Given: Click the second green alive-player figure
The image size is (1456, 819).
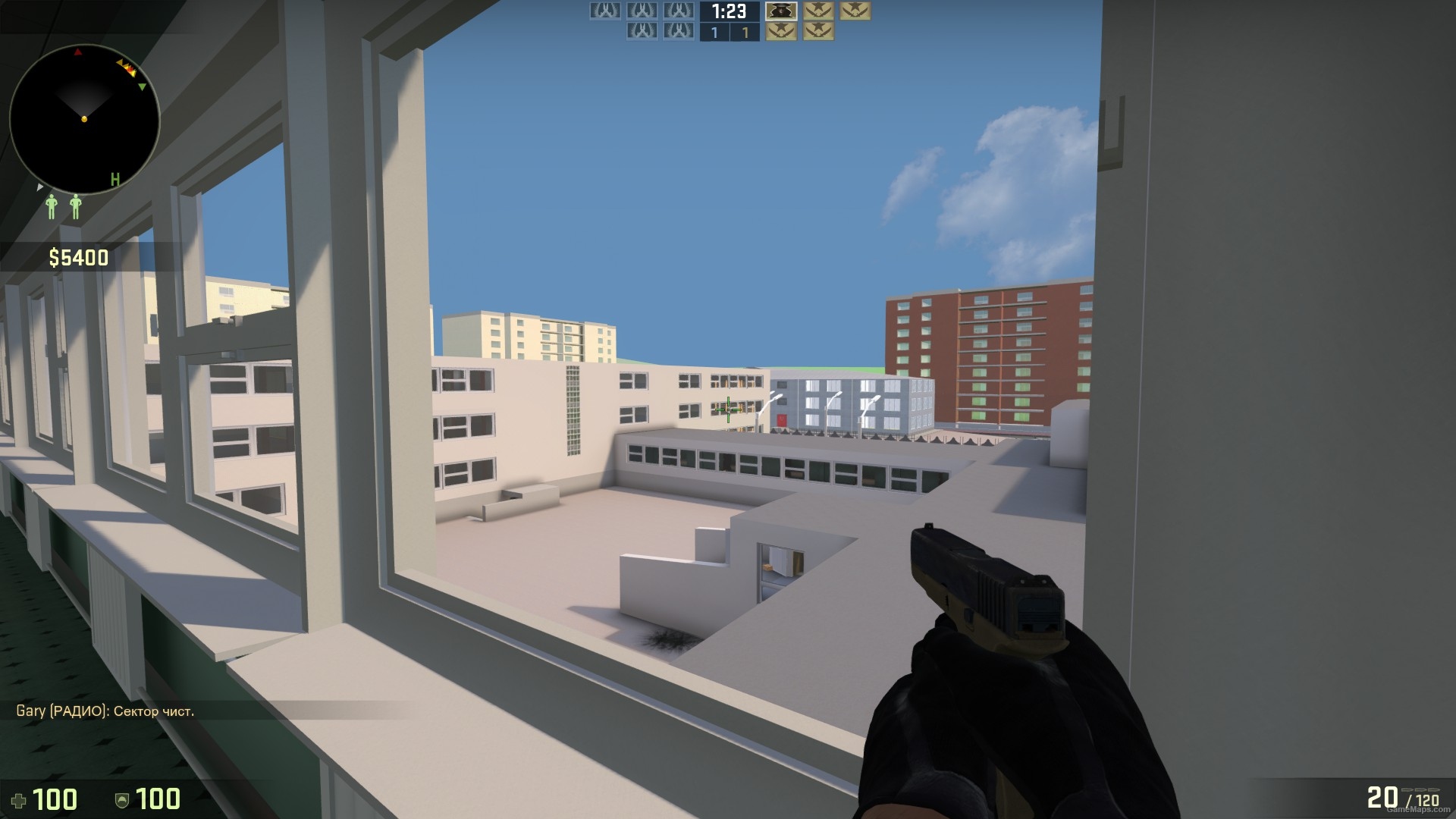Looking at the screenshot, I should point(76,206).
